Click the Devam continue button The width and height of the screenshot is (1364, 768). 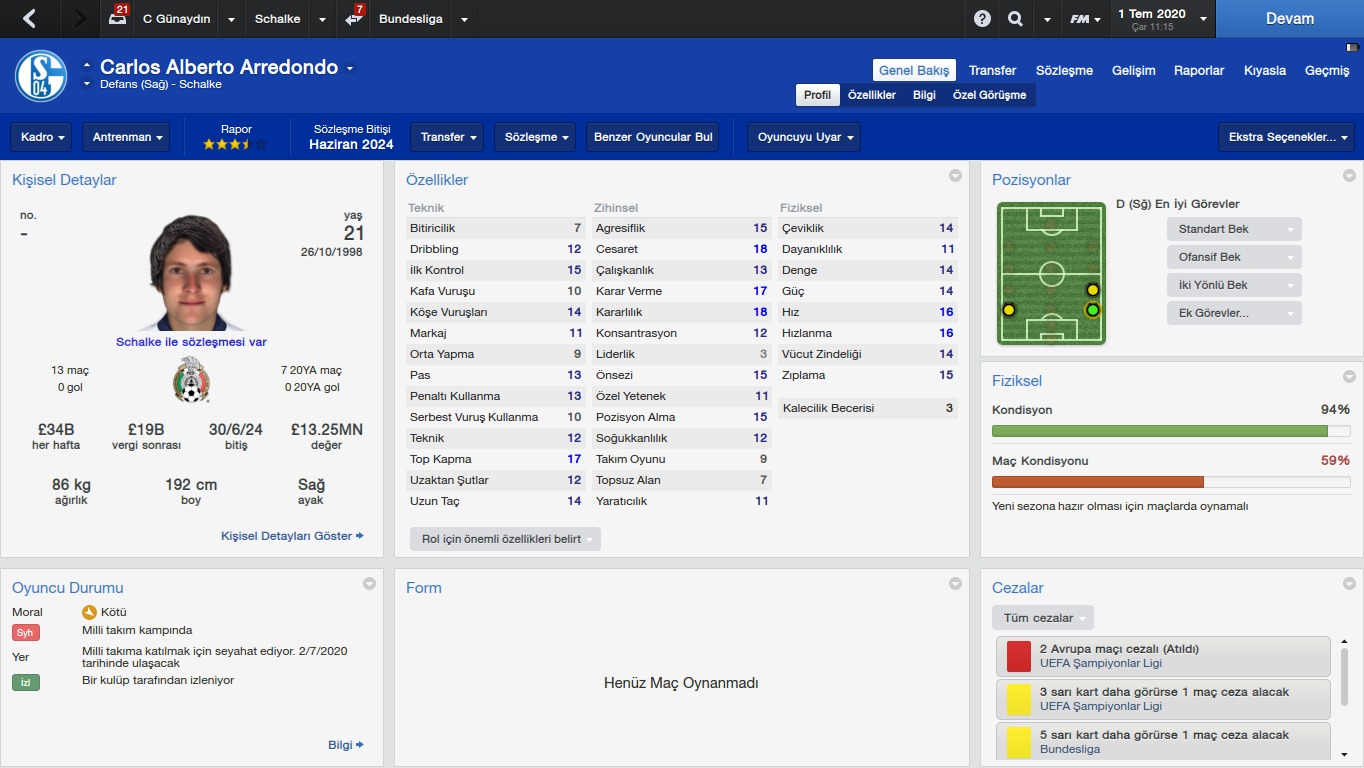(x=1289, y=19)
